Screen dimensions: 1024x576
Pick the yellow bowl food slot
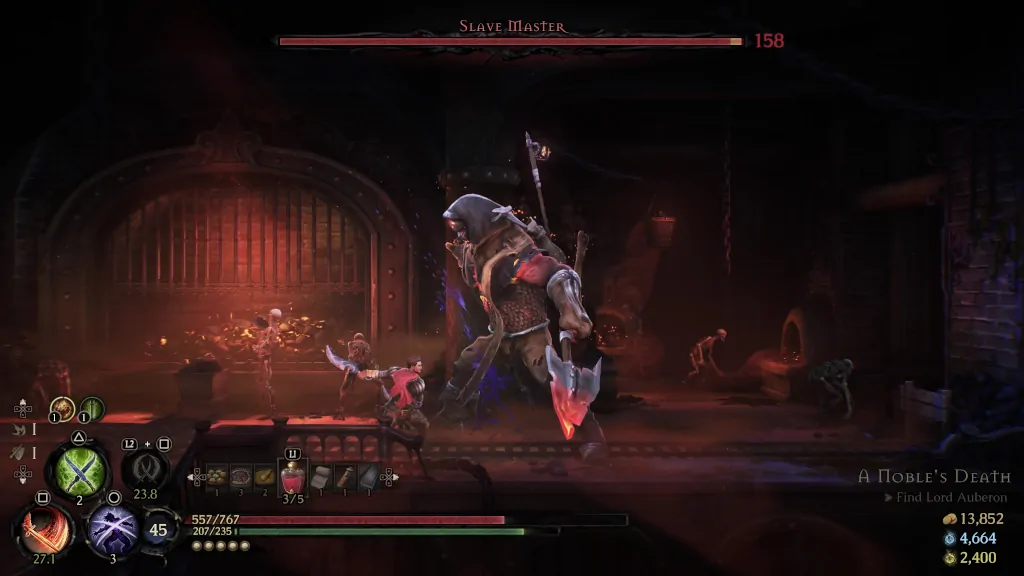coord(264,477)
